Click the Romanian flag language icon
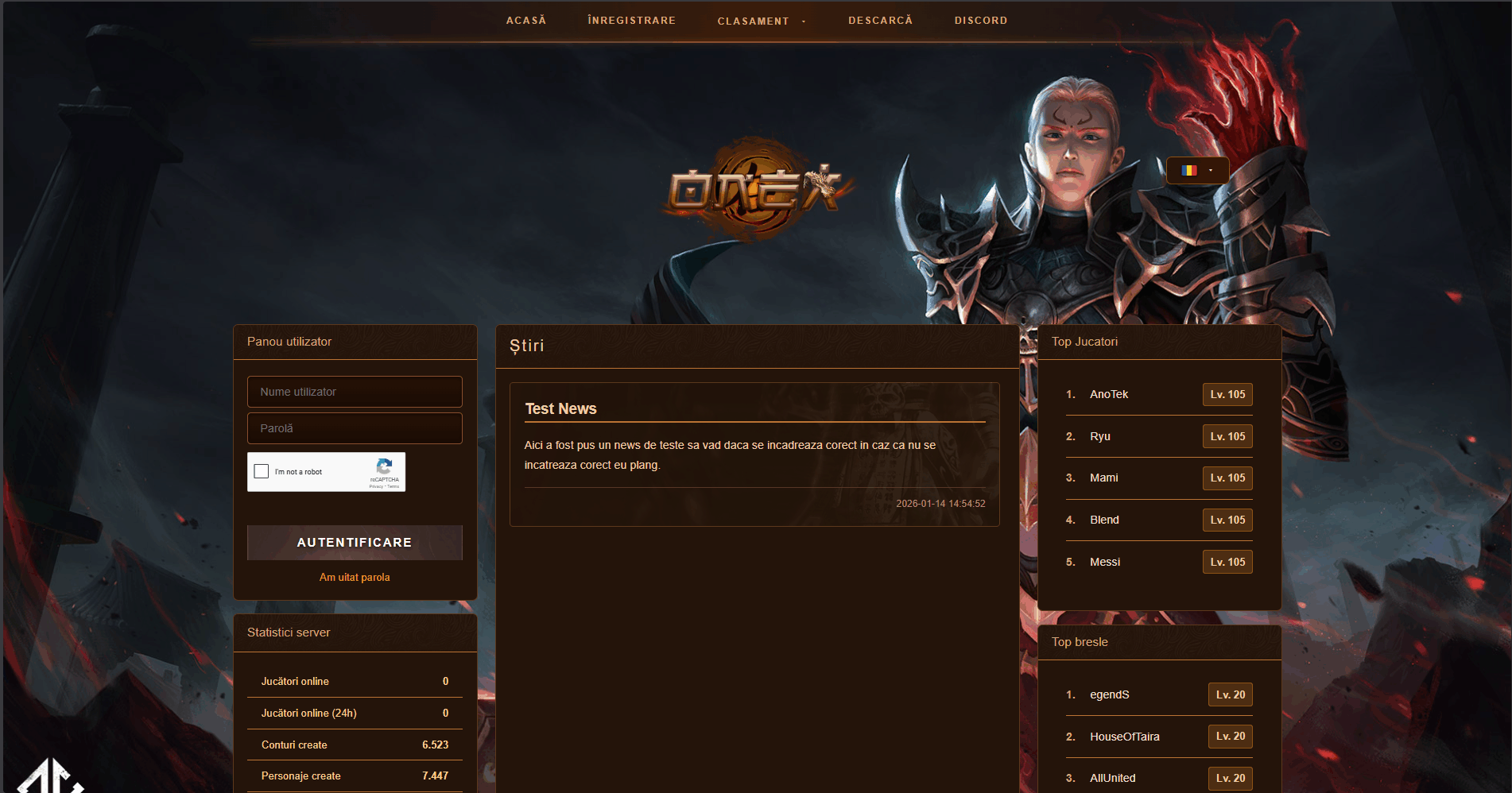The height and width of the screenshot is (793, 1512). coord(1189,169)
